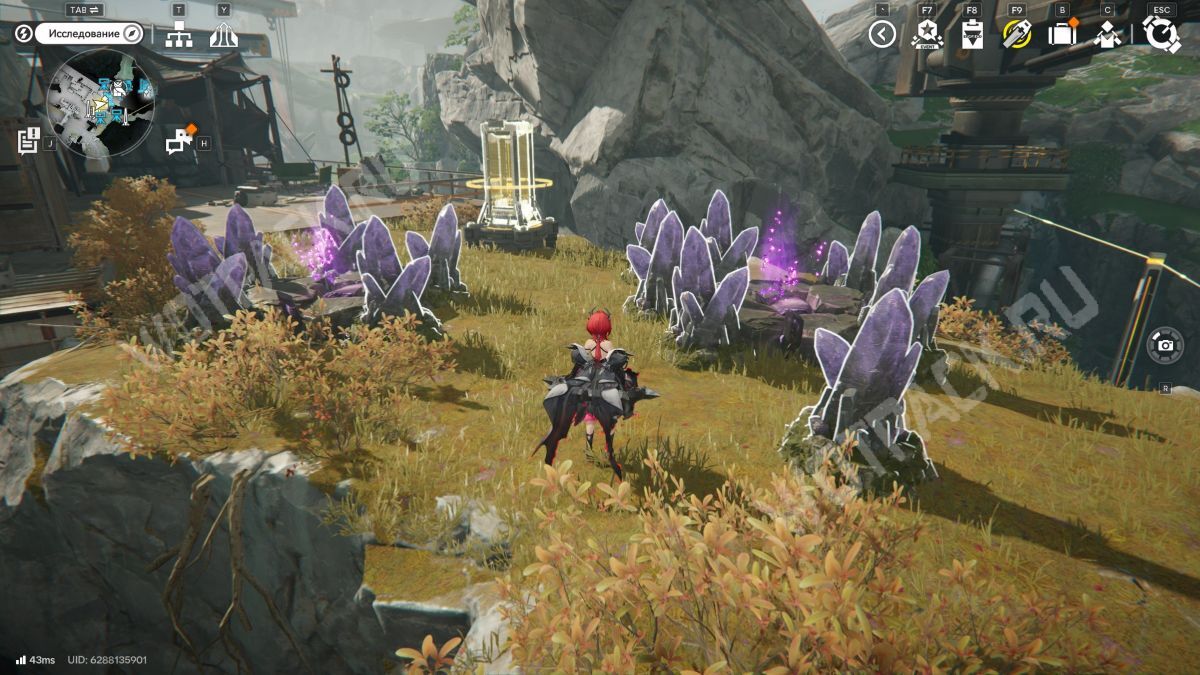This screenshot has height=675, width=1200.
Task: Activate the camera photo mode button
Action: [x=1165, y=345]
